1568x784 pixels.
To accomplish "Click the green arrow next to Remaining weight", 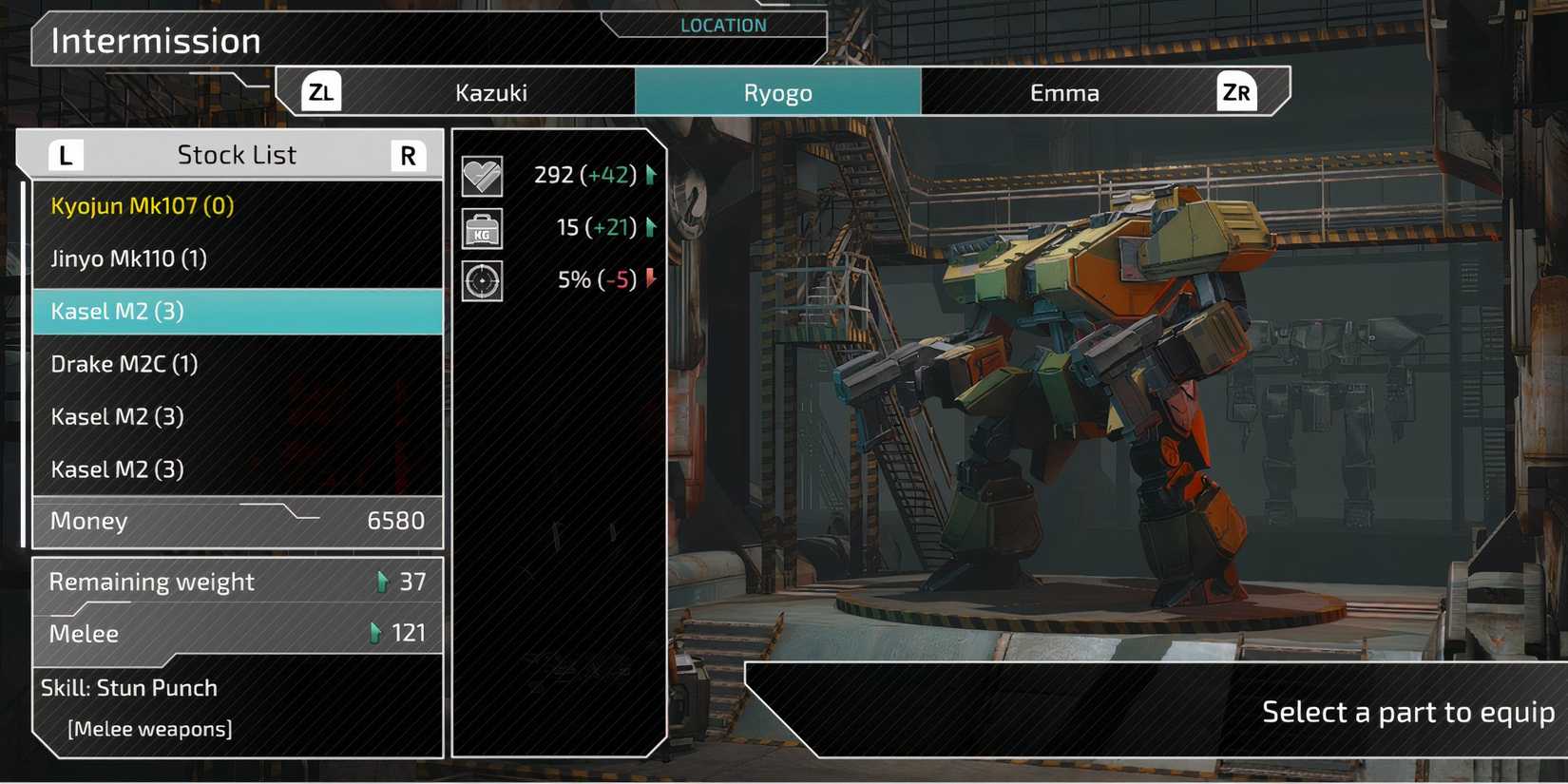I will (x=384, y=581).
